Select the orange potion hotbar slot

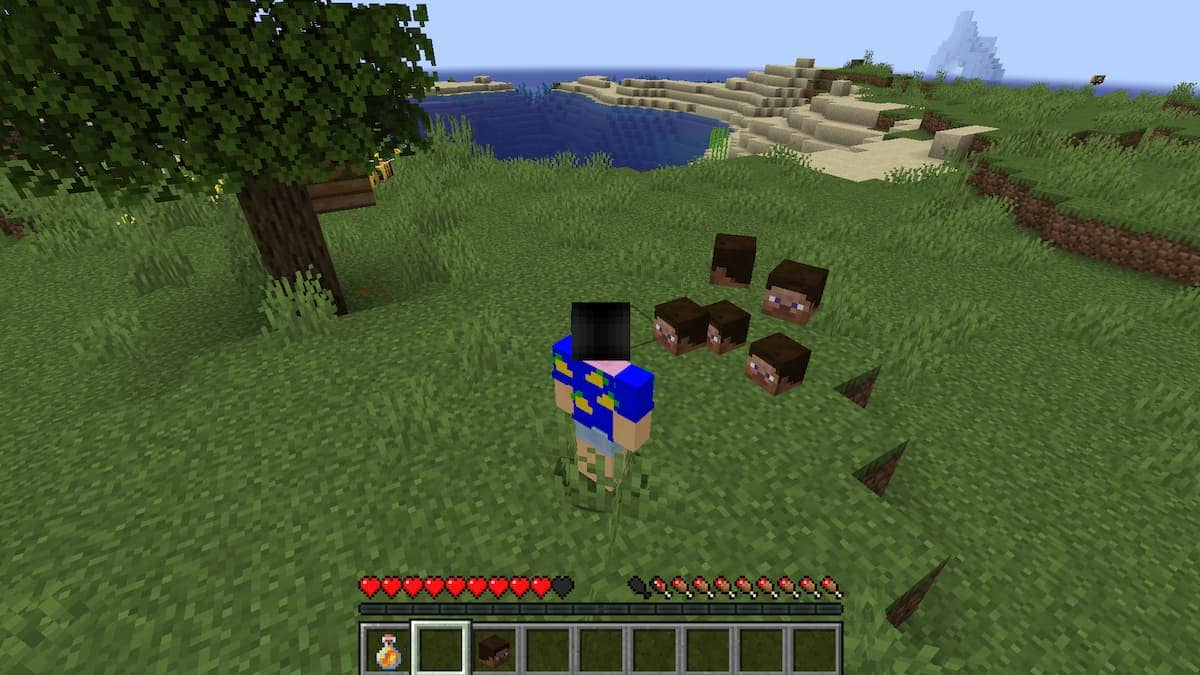pos(386,649)
